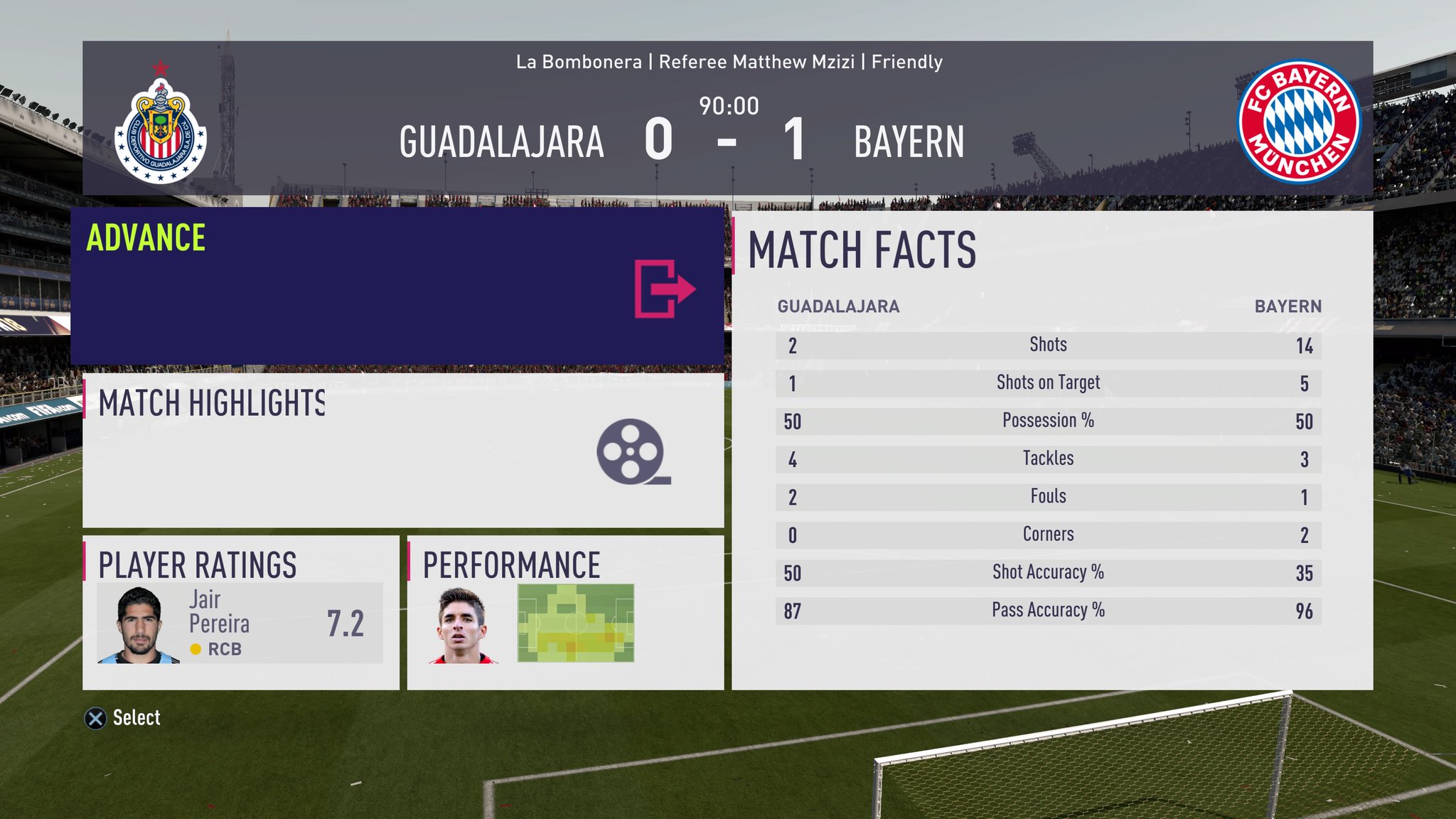Click the pink advance arrow icon
This screenshot has width=1456, height=819.
[x=664, y=289]
